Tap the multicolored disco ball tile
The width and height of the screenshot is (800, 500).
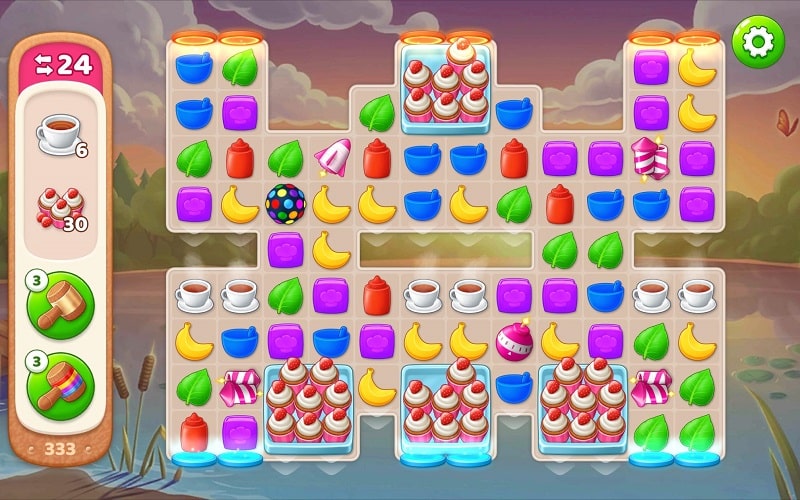[285, 203]
